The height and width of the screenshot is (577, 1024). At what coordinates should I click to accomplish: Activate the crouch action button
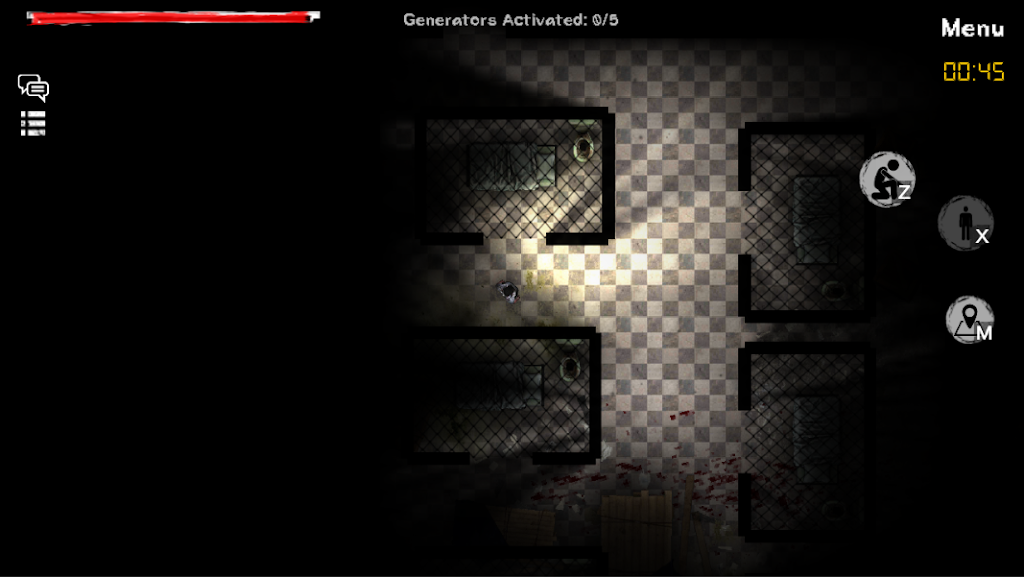pyautogui.click(x=886, y=180)
